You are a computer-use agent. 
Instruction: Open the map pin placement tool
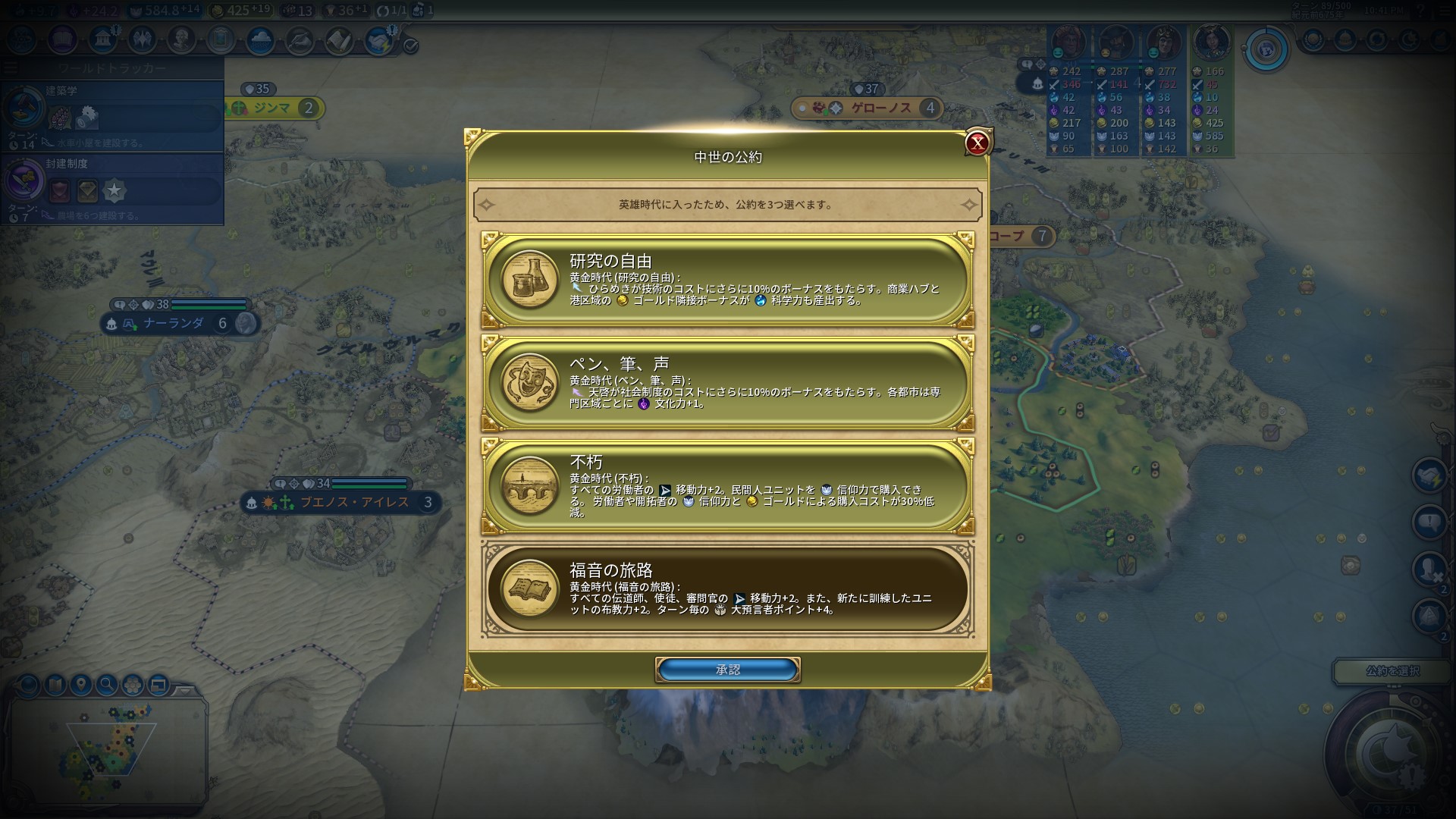click(x=81, y=685)
